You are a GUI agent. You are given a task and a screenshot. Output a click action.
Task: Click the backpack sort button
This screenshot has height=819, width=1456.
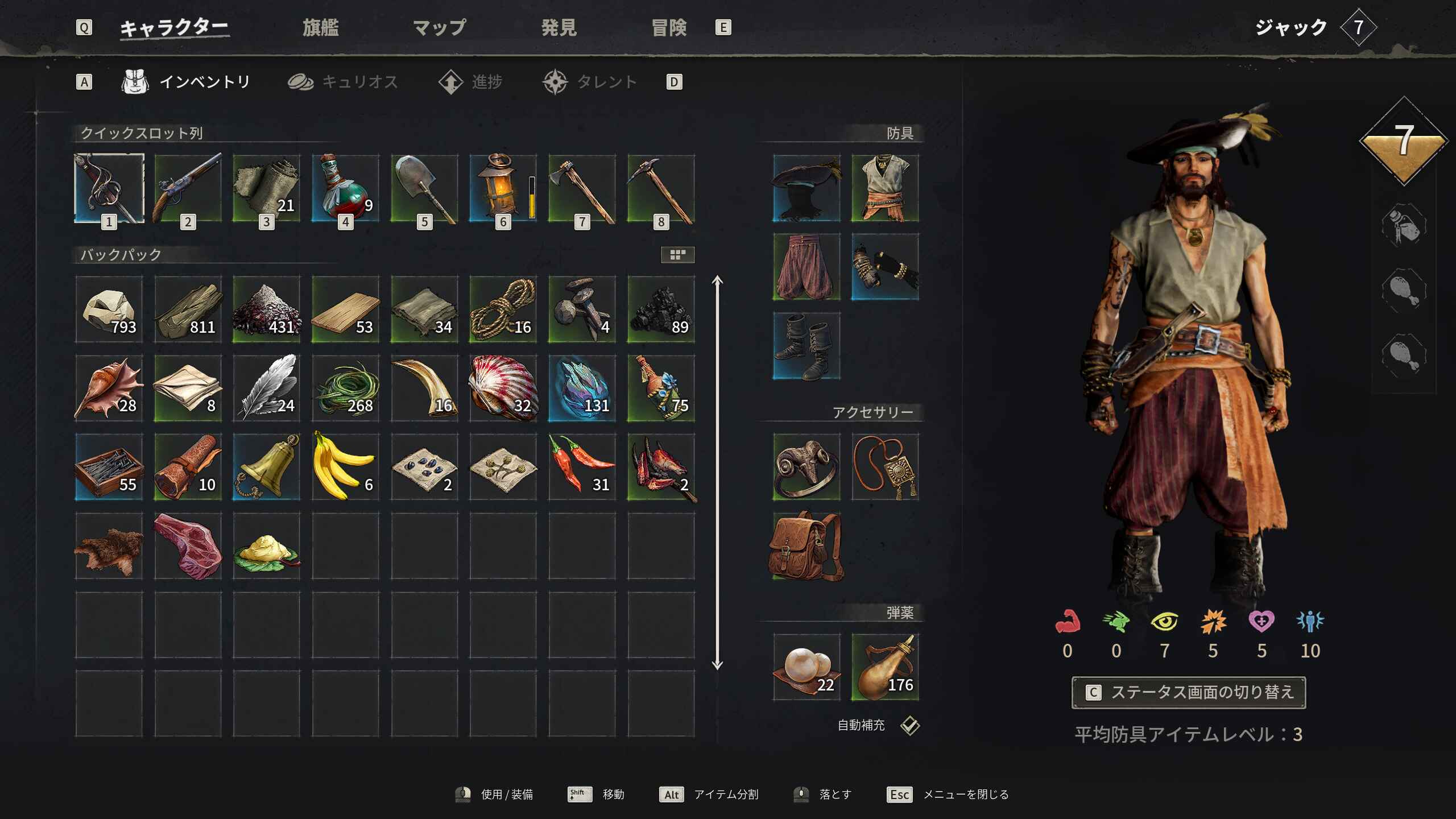coord(677,255)
